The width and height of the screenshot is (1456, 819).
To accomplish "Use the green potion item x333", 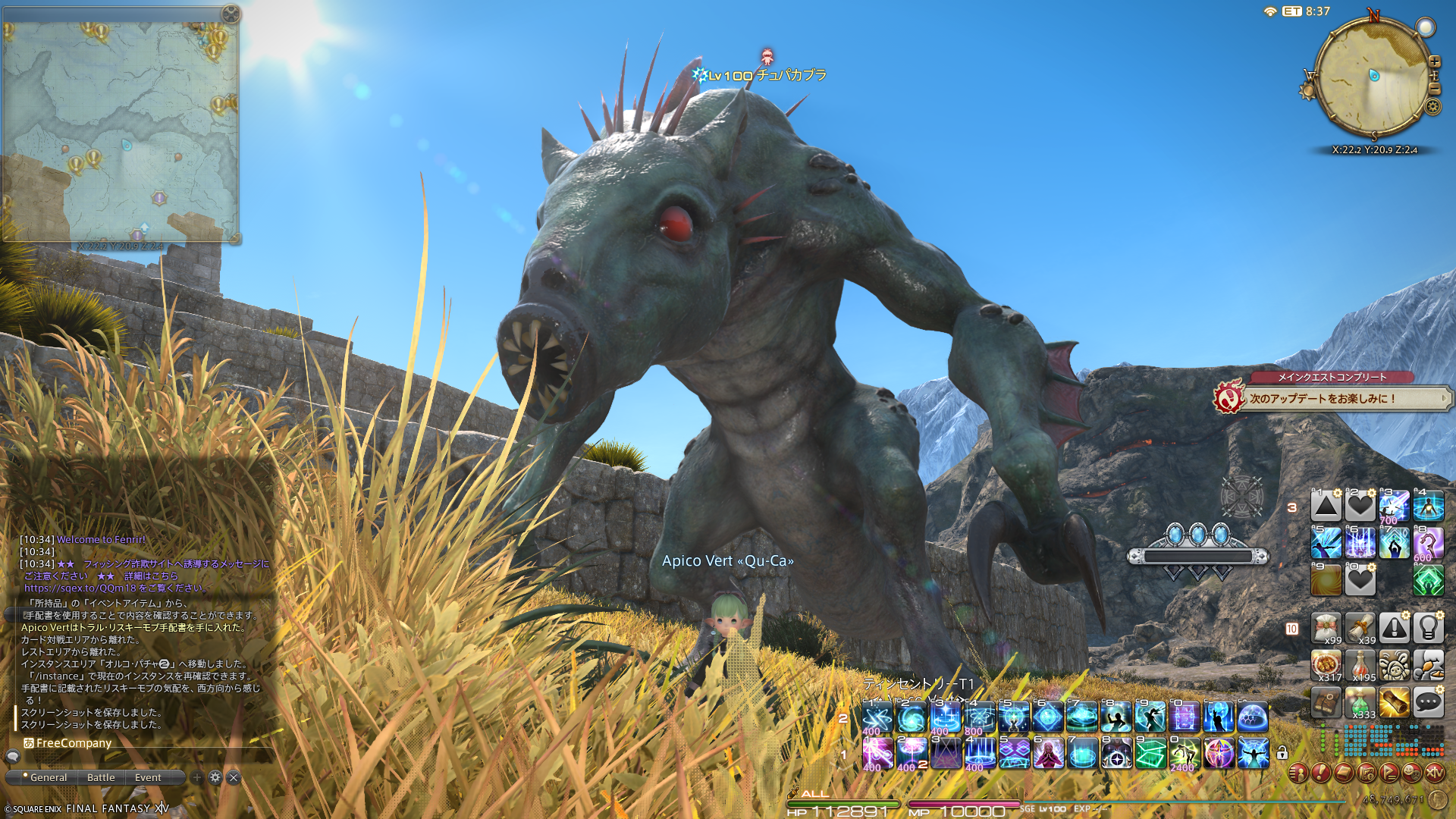I will 1360,703.
